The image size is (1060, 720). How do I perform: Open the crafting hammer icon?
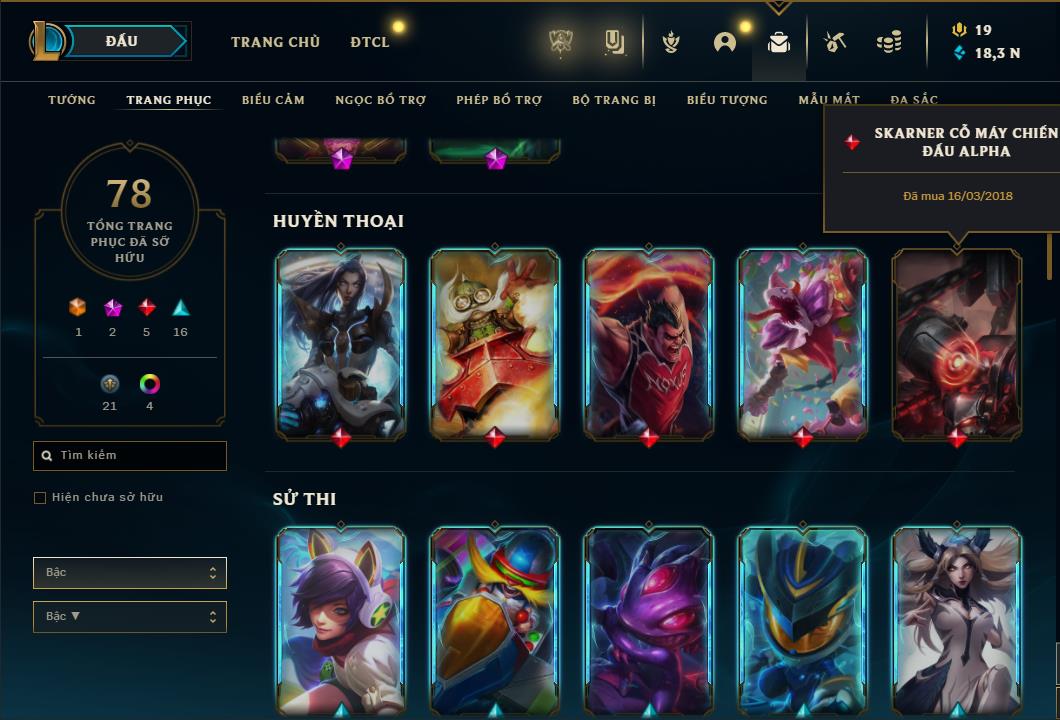pyautogui.click(x=834, y=42)
